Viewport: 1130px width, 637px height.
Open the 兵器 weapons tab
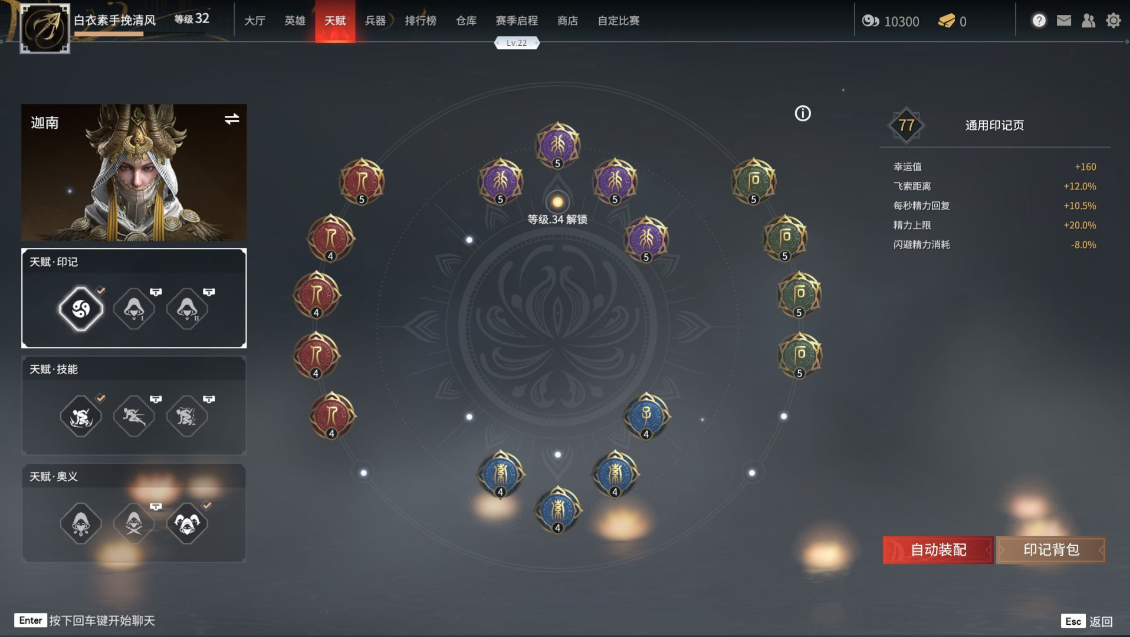click(375, 21)
